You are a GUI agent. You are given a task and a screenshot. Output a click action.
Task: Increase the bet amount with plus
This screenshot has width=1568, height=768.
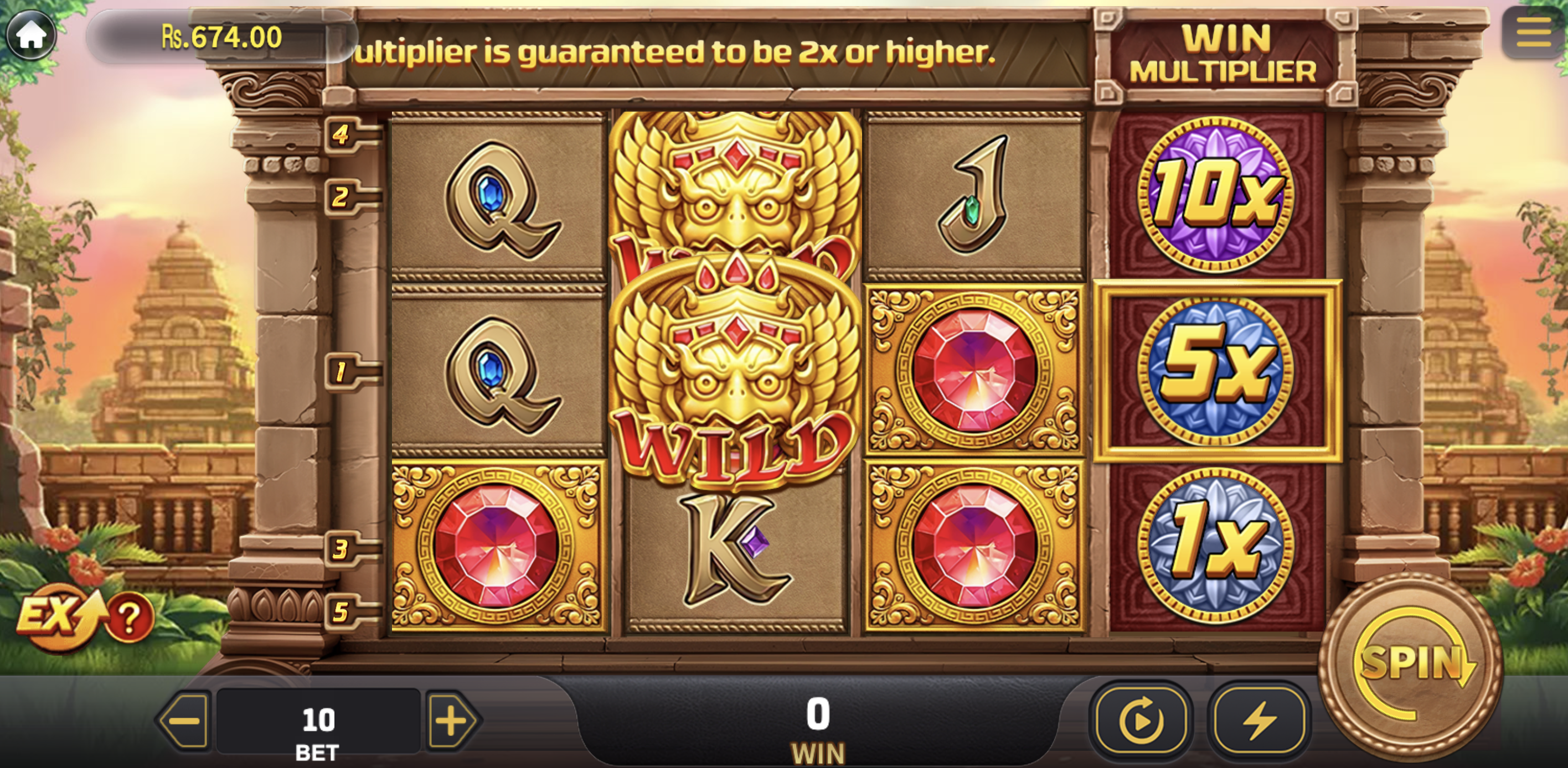452,721
